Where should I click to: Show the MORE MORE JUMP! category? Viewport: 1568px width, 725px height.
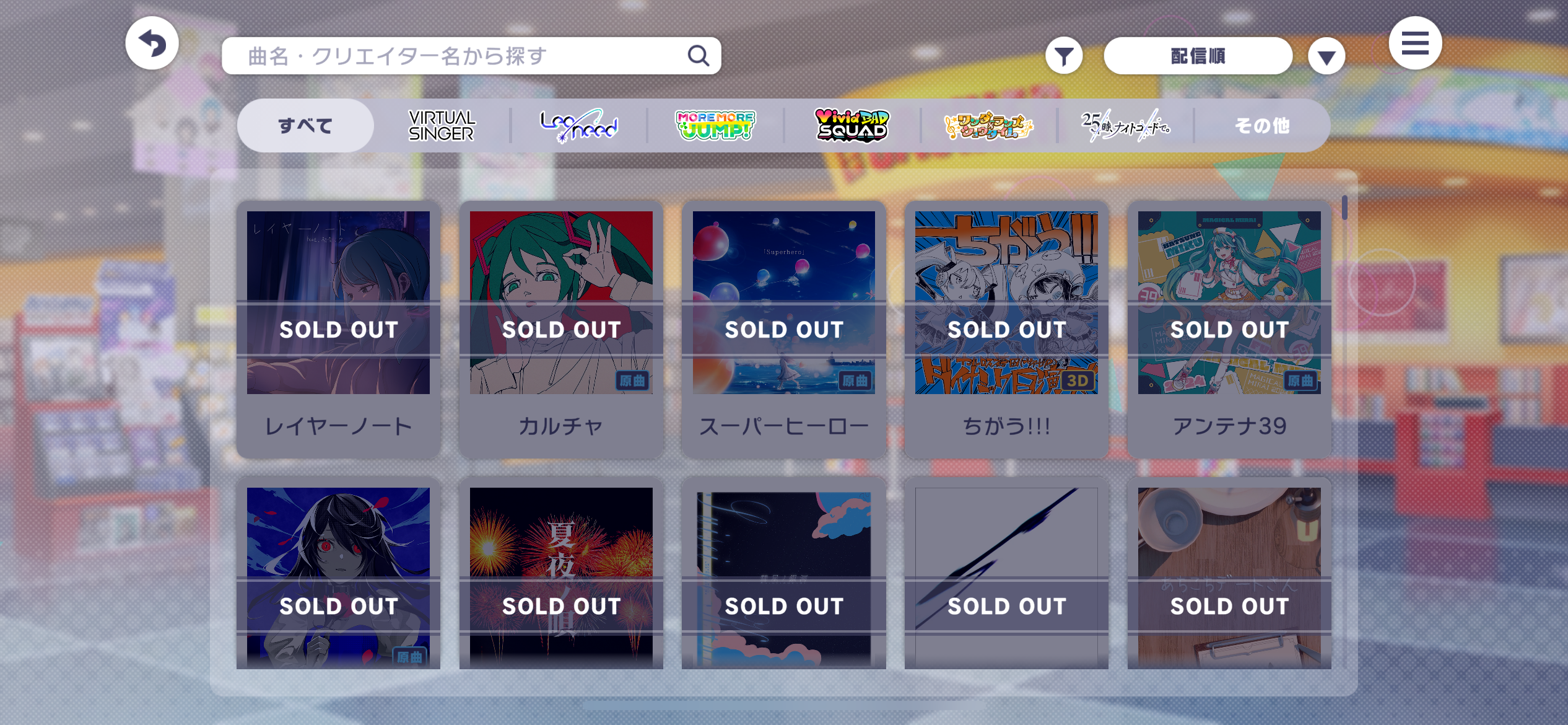[x=715, y=126]
